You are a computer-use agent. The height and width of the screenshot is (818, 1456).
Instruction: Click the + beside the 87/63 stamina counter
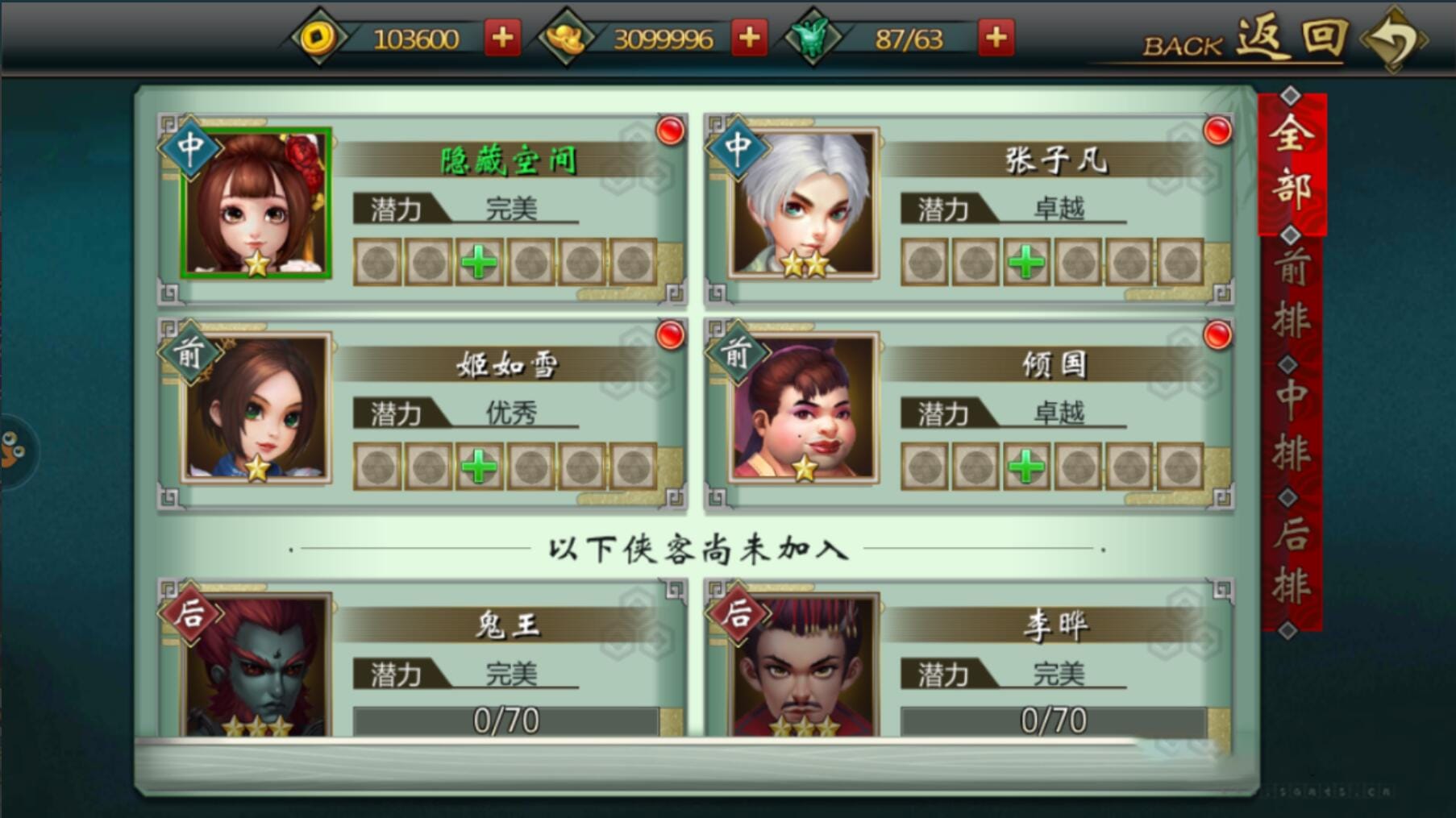(996, 36)
